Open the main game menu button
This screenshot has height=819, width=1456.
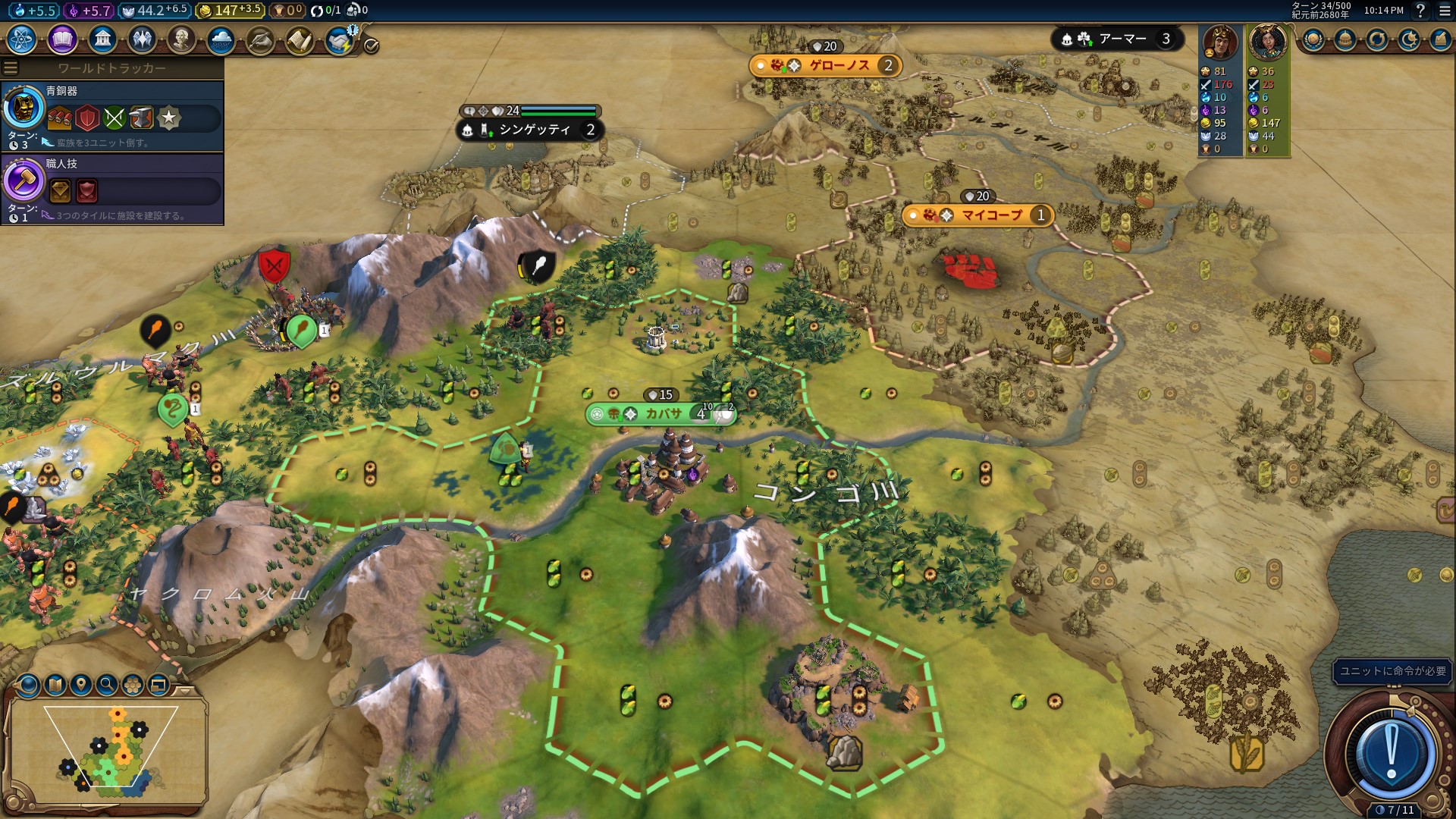[x=1445, y=11]
